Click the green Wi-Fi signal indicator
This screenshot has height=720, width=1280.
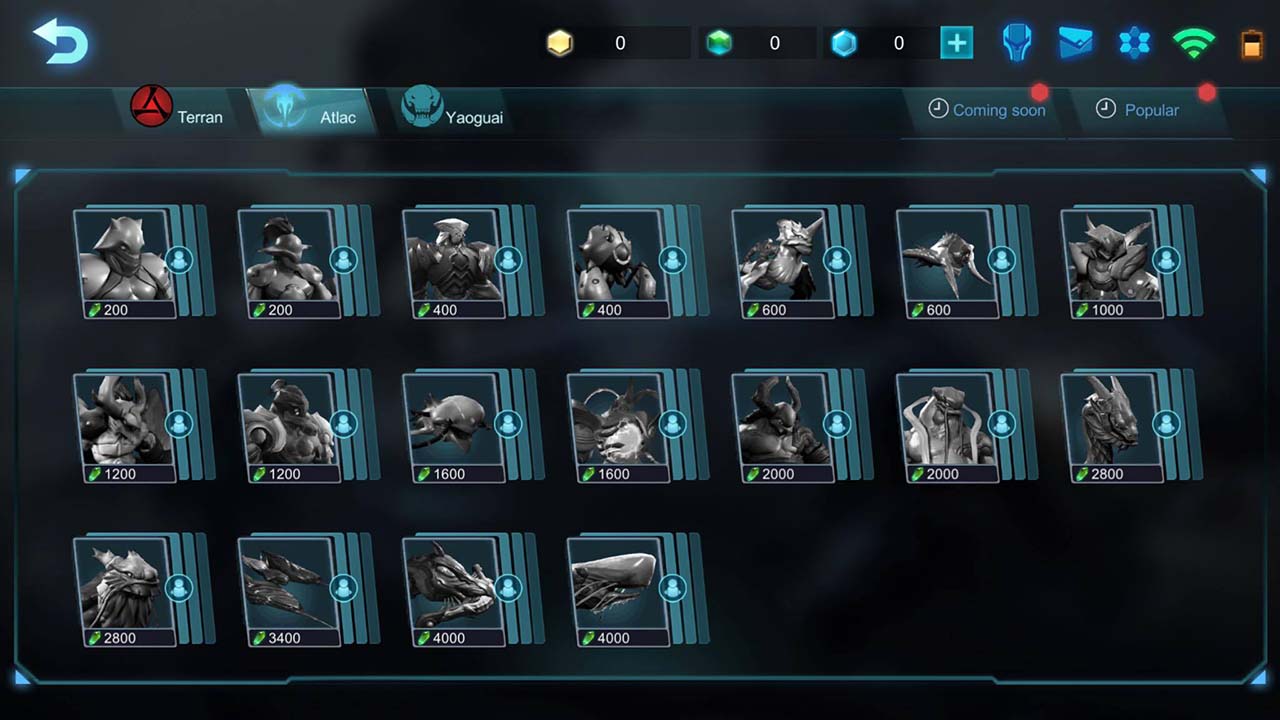[x=1193, y=42]
